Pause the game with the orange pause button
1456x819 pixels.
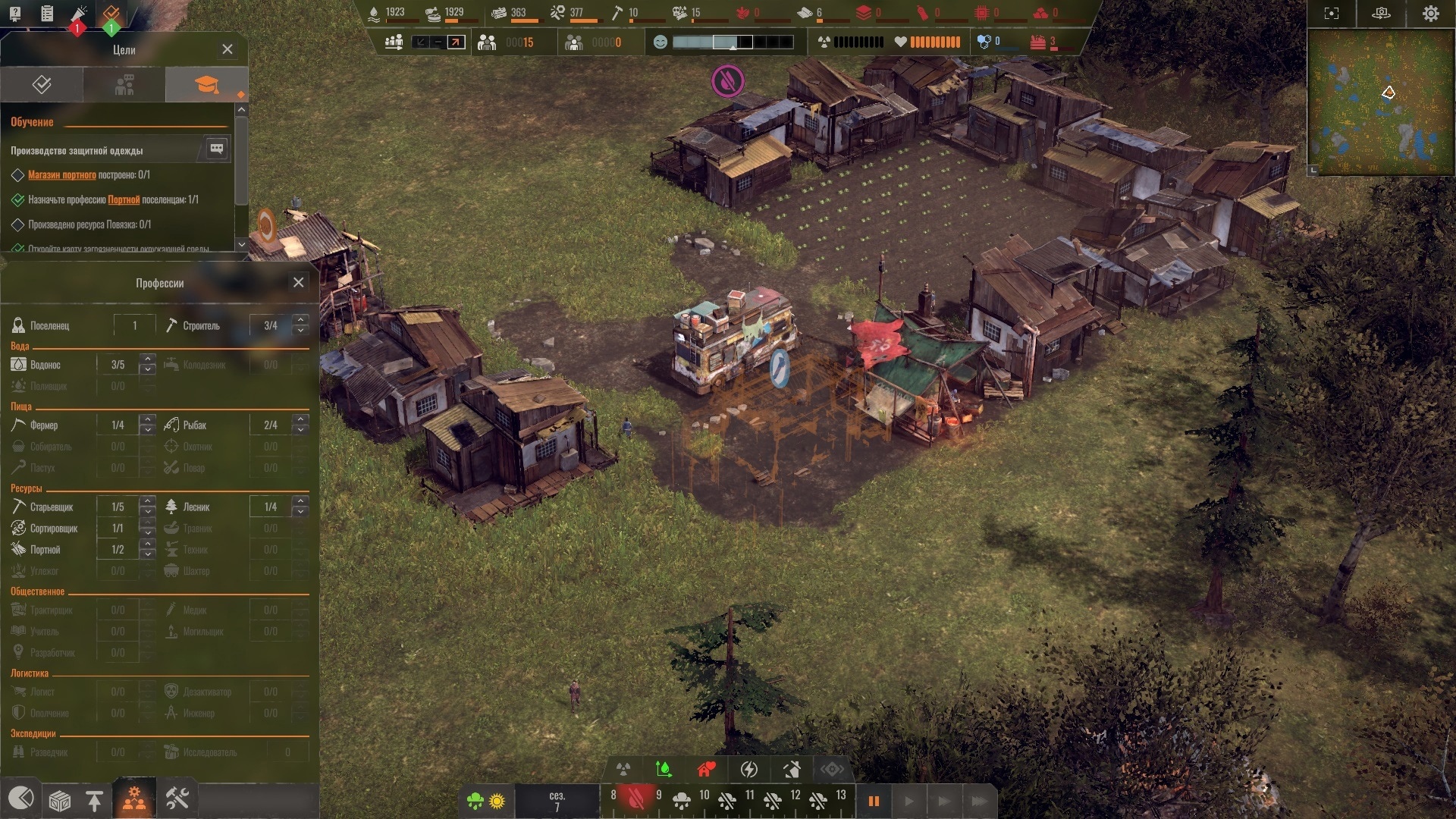874,801
